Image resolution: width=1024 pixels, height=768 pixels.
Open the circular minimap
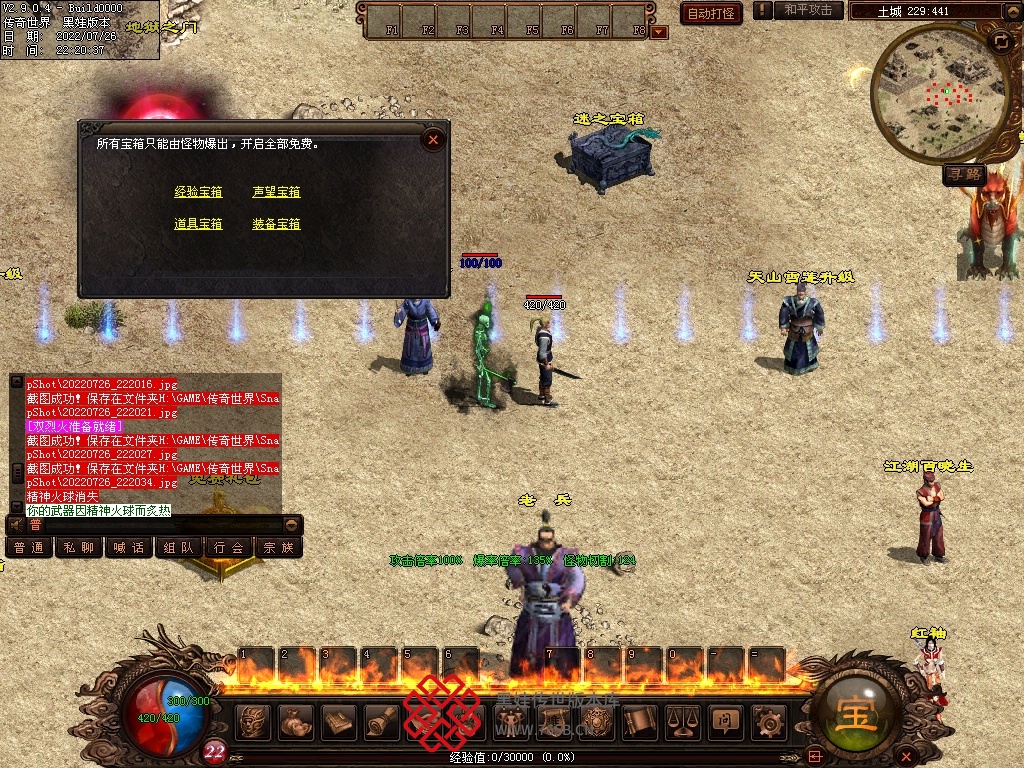[x=926, y=93]
